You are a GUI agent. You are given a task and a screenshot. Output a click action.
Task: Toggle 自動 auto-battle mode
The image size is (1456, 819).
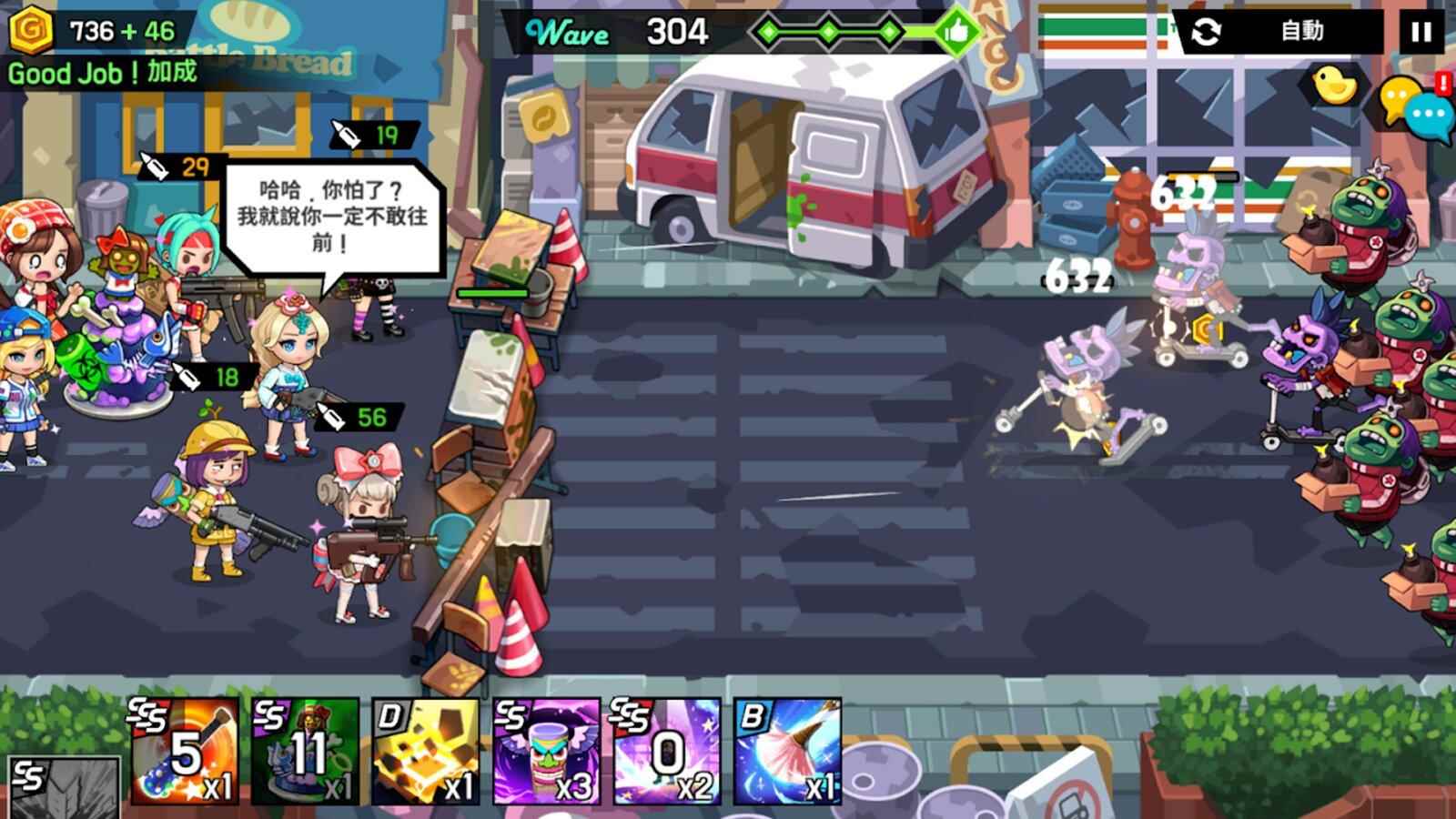pyautogui.click(x=1301, y=29)
